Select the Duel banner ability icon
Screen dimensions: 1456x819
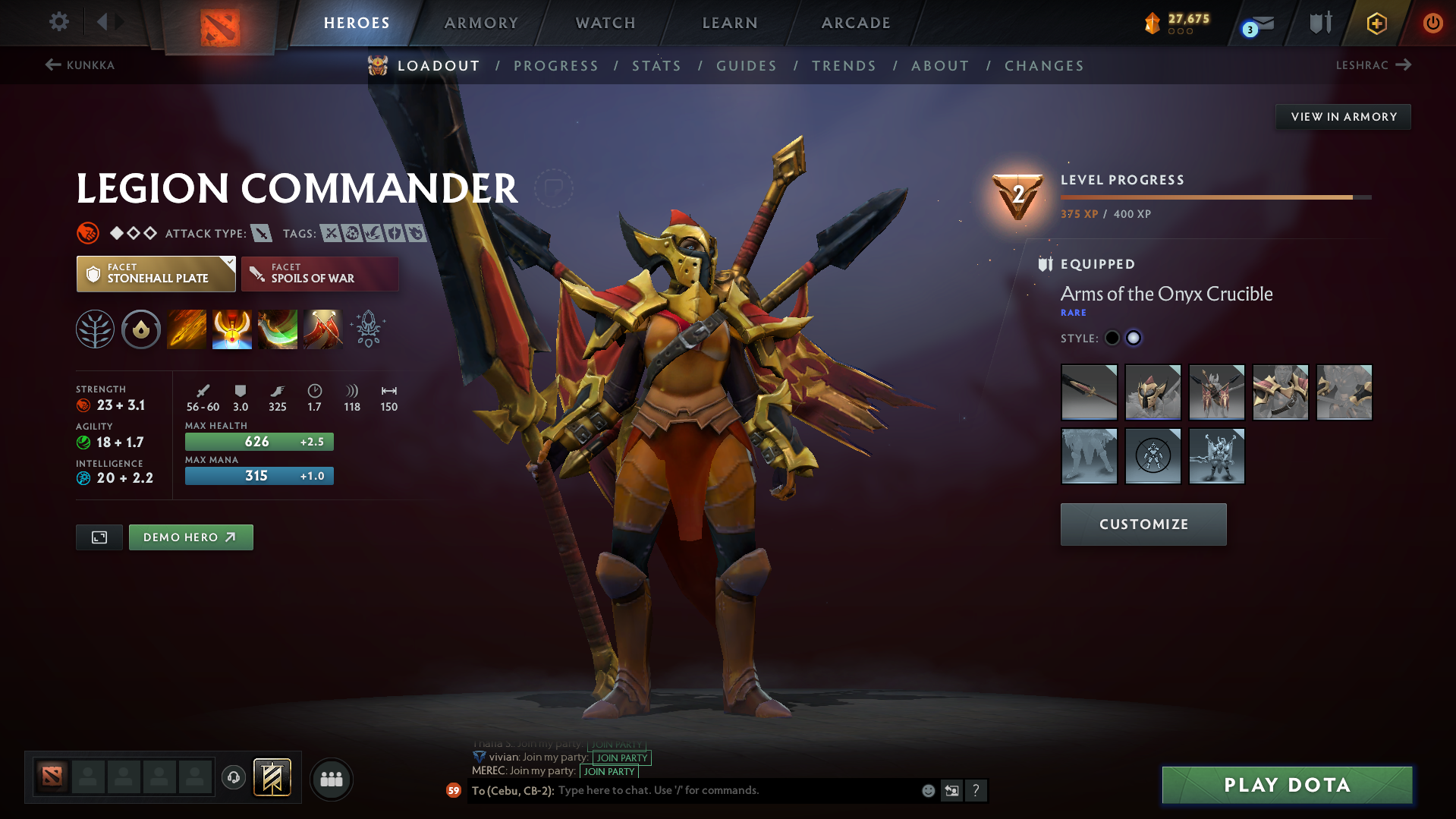[323, 329]
